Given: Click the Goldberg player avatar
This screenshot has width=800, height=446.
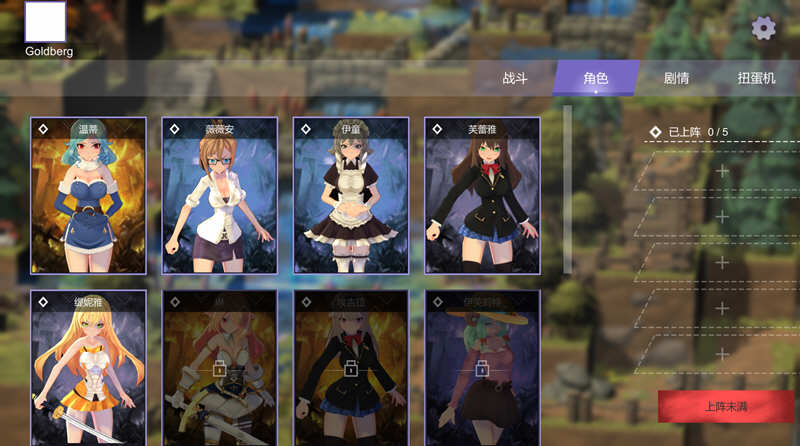Looking at the screenshot, I should (x=45, y=22).
